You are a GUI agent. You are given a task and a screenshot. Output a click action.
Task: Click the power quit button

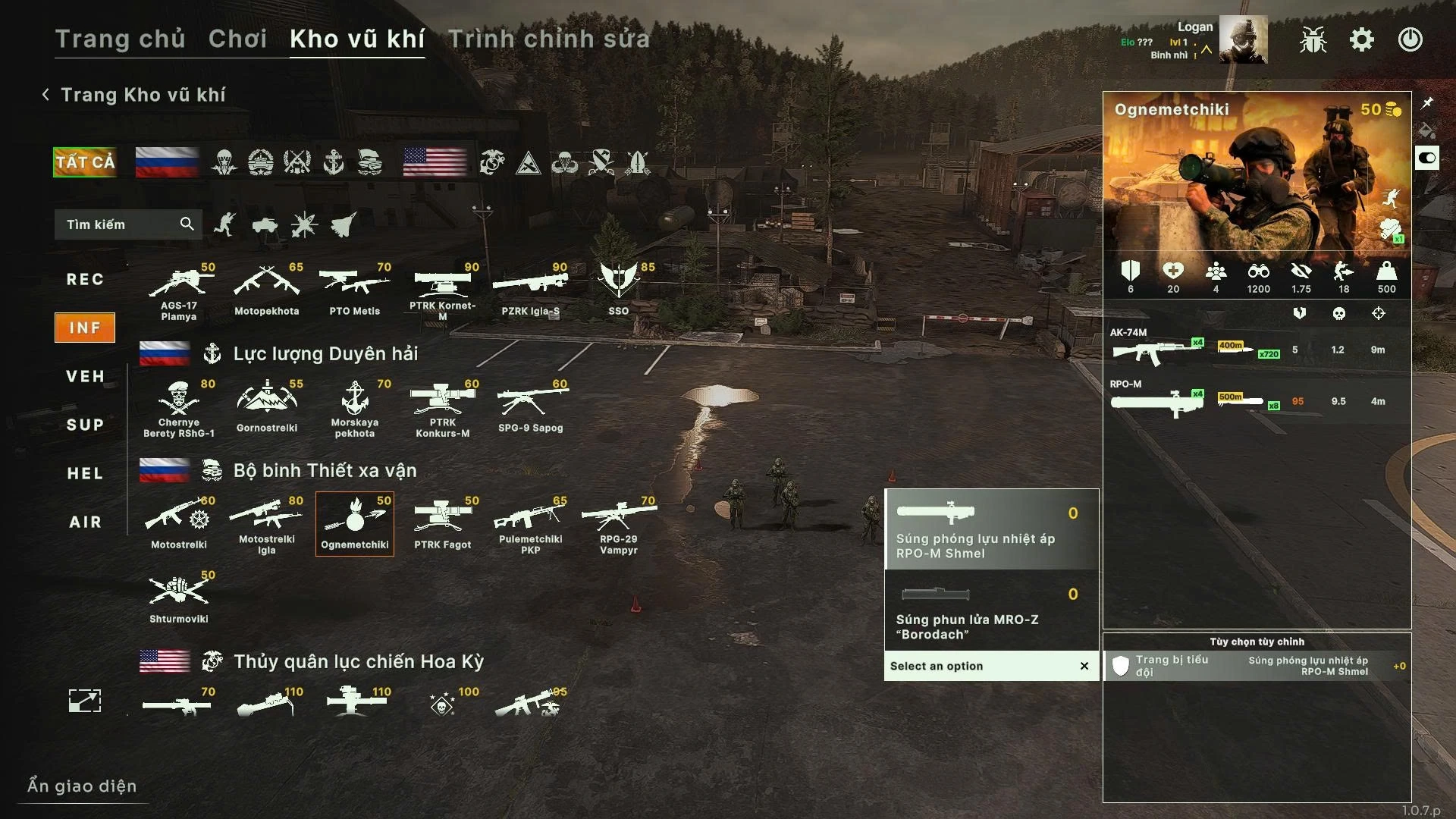tap(1410, 39)
